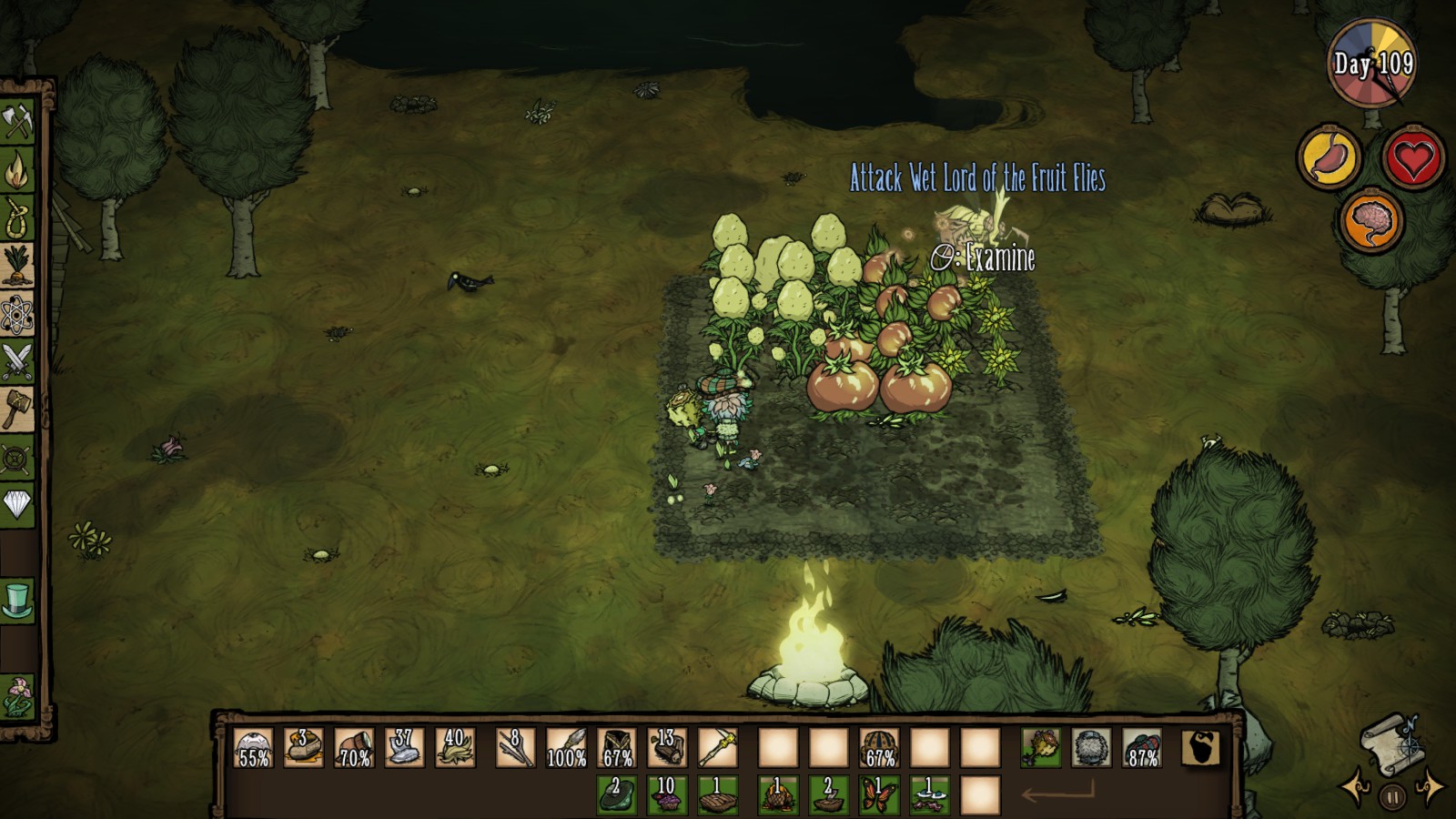Click the backpack equipment slot at 87%
Viewport: 1456px width, 819px height.
tap(1142, 748)
